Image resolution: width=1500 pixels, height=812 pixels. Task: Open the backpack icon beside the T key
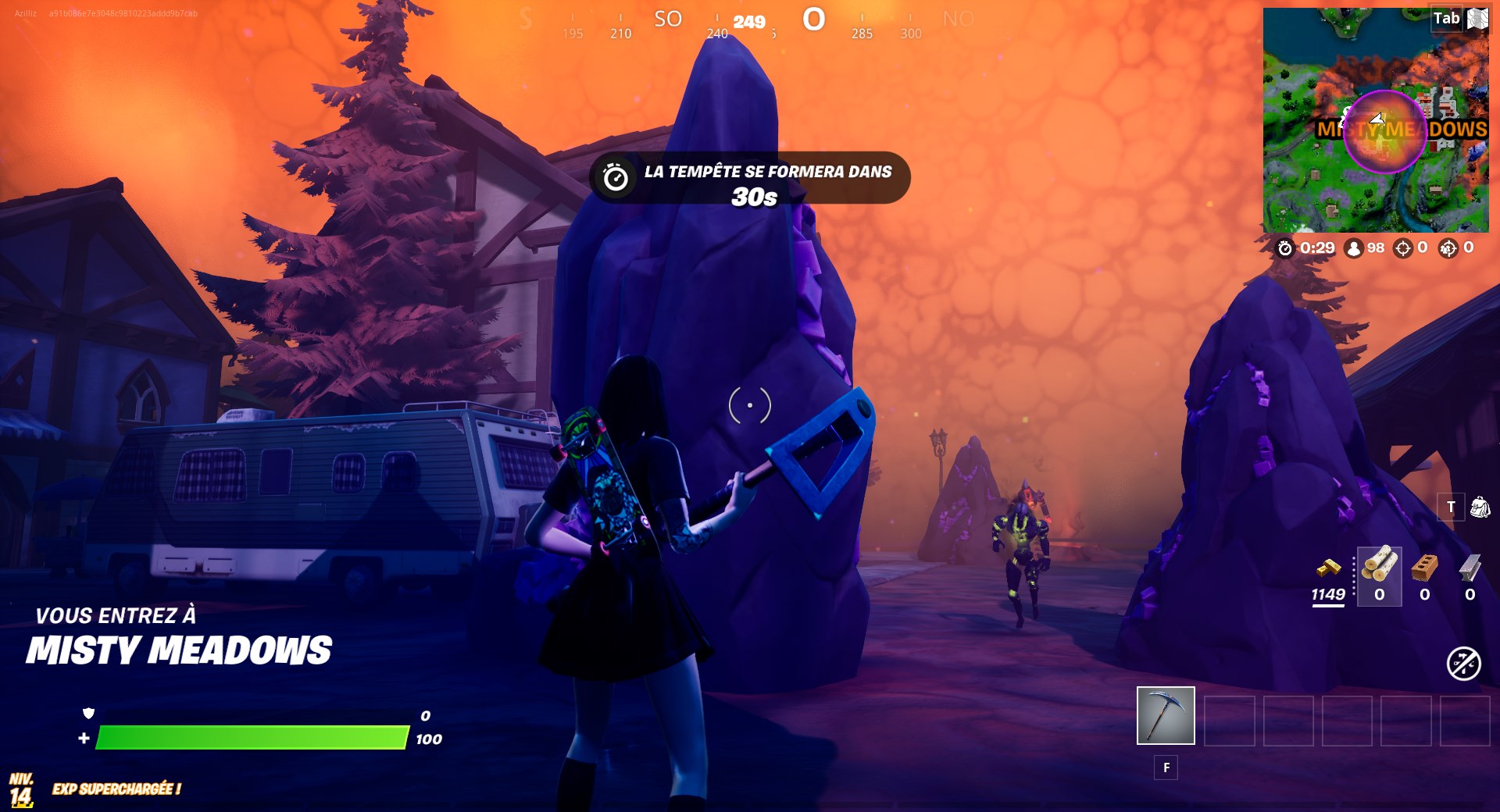point(1480,507)
